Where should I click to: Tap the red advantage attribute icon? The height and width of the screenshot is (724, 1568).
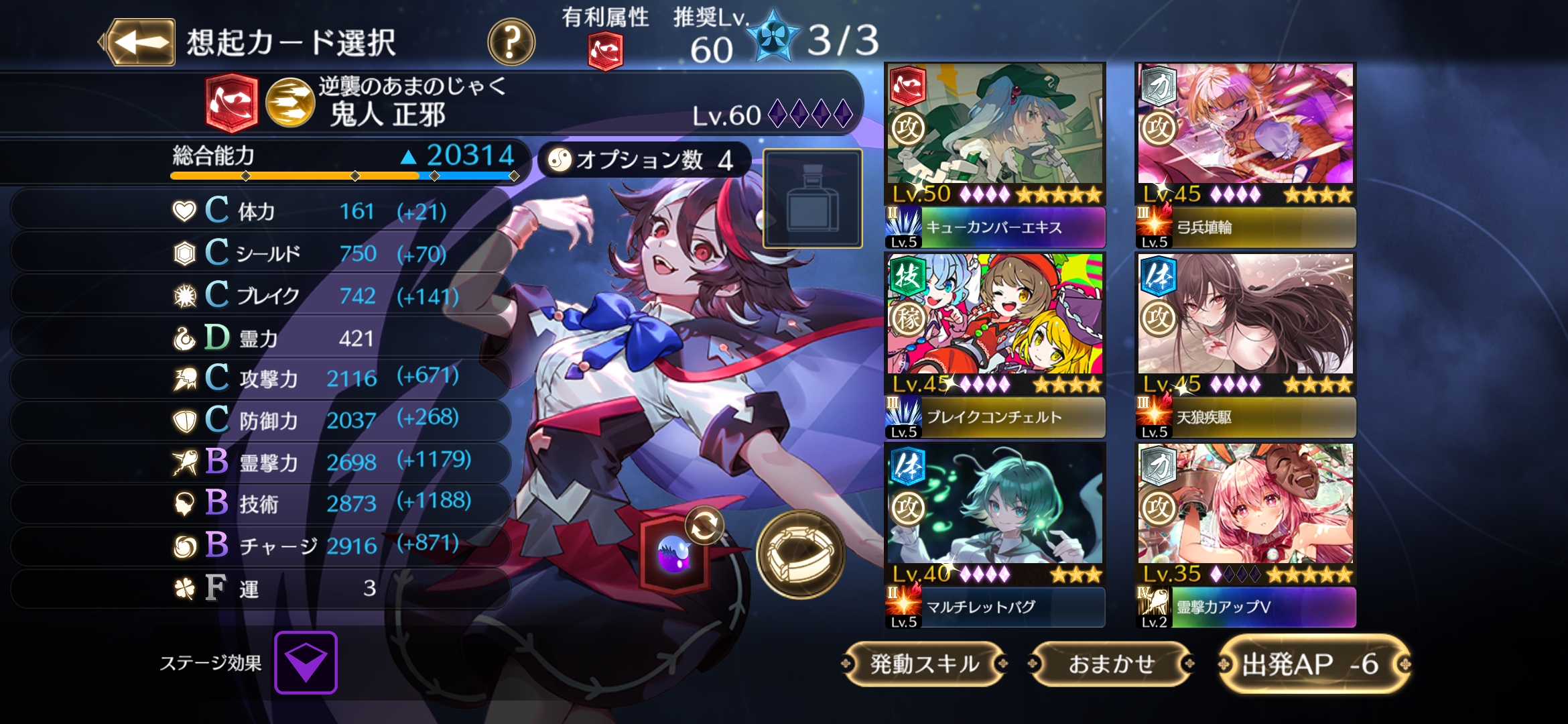click(x=605, y=52)
